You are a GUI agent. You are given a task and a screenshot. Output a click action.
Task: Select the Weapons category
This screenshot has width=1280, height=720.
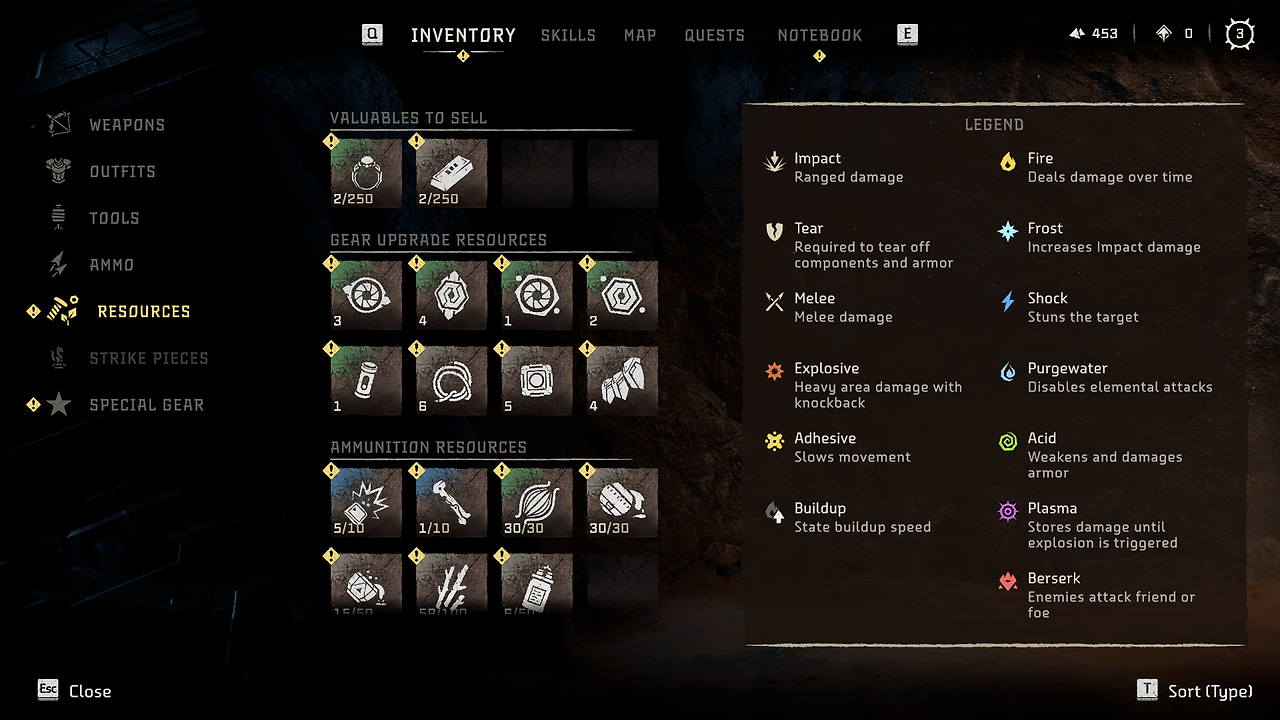tap(126, 125)
